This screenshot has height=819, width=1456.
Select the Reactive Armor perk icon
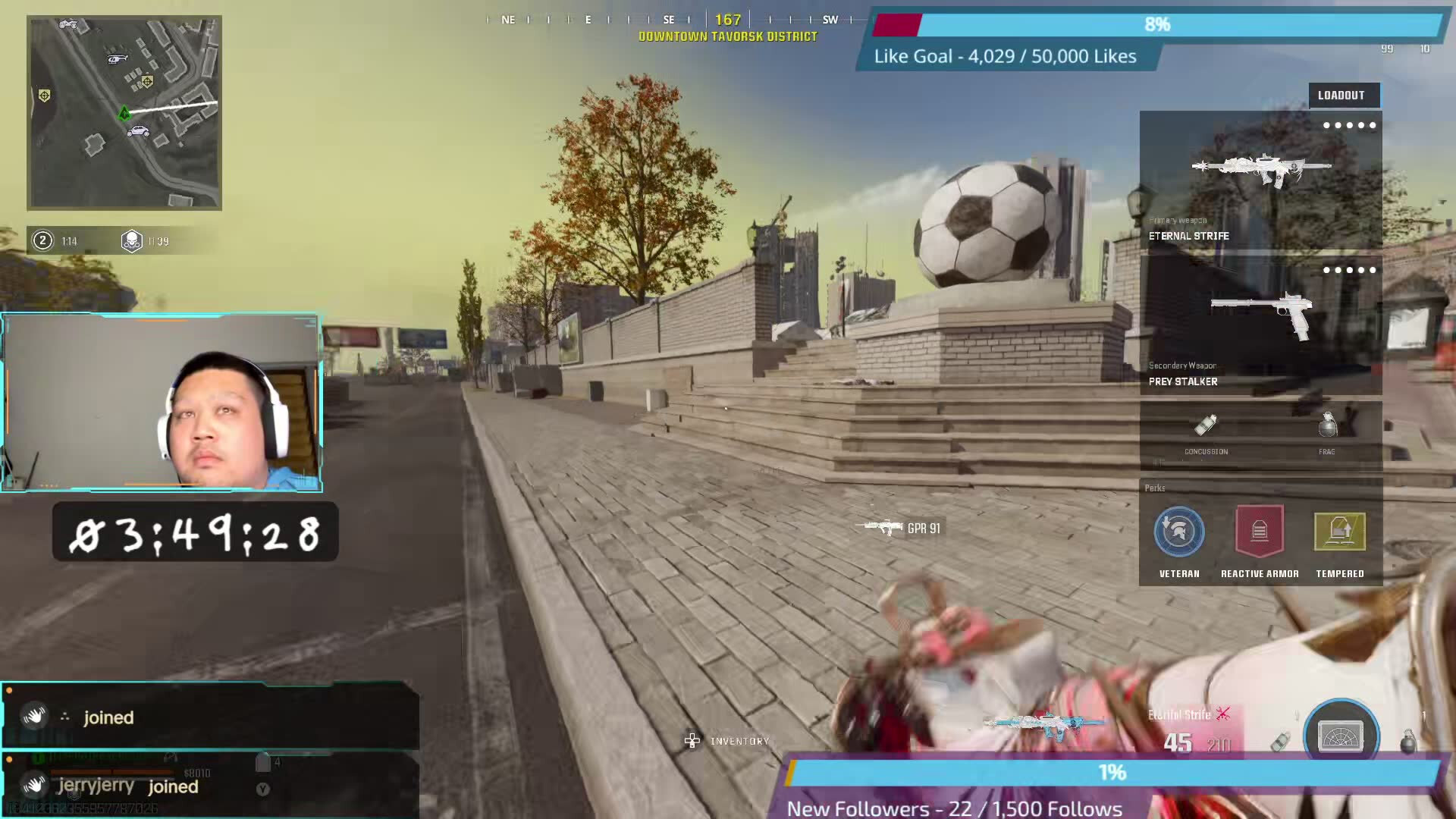coord(1260,532)
